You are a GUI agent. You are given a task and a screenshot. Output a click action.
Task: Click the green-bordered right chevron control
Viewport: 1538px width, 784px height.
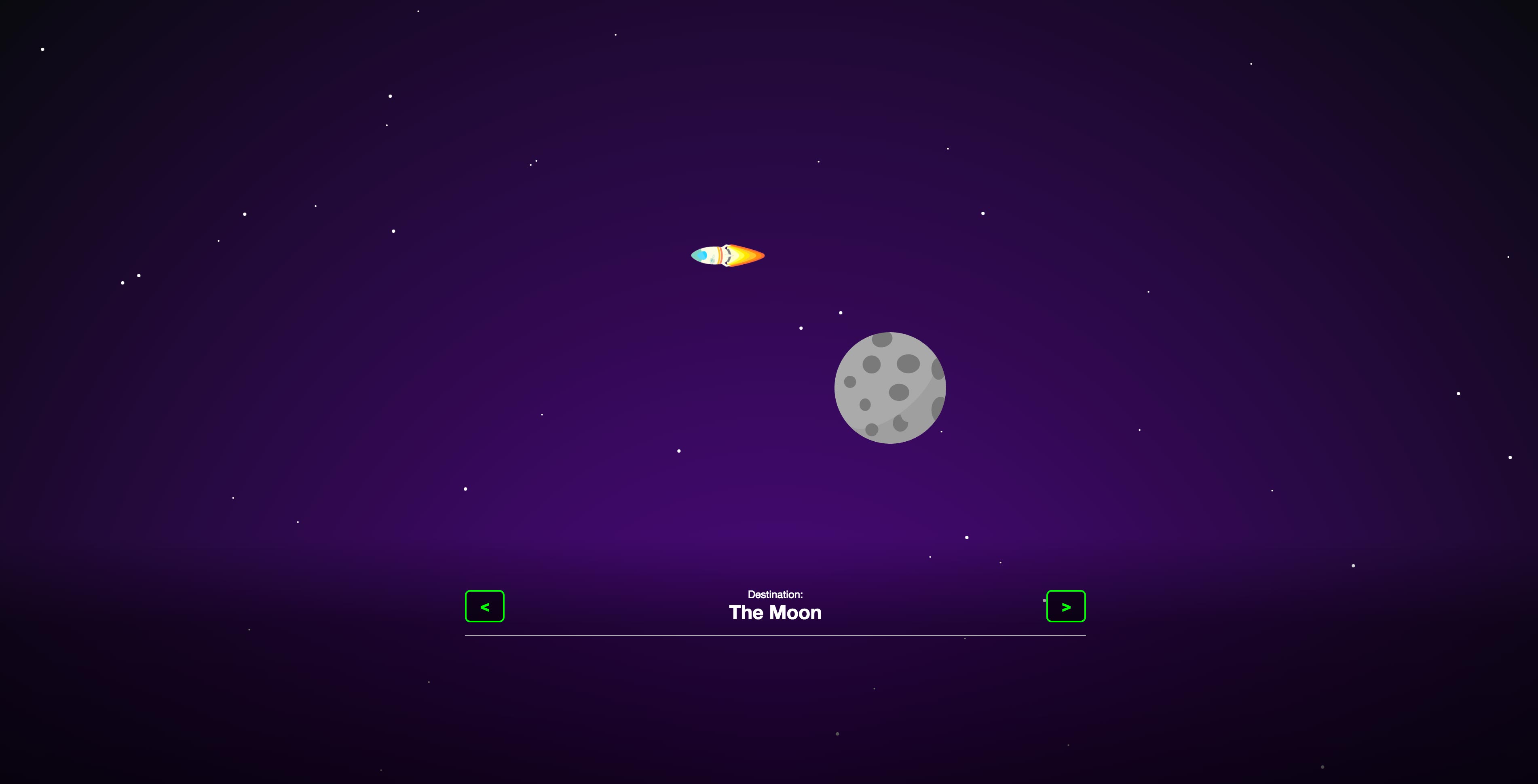1066,606
